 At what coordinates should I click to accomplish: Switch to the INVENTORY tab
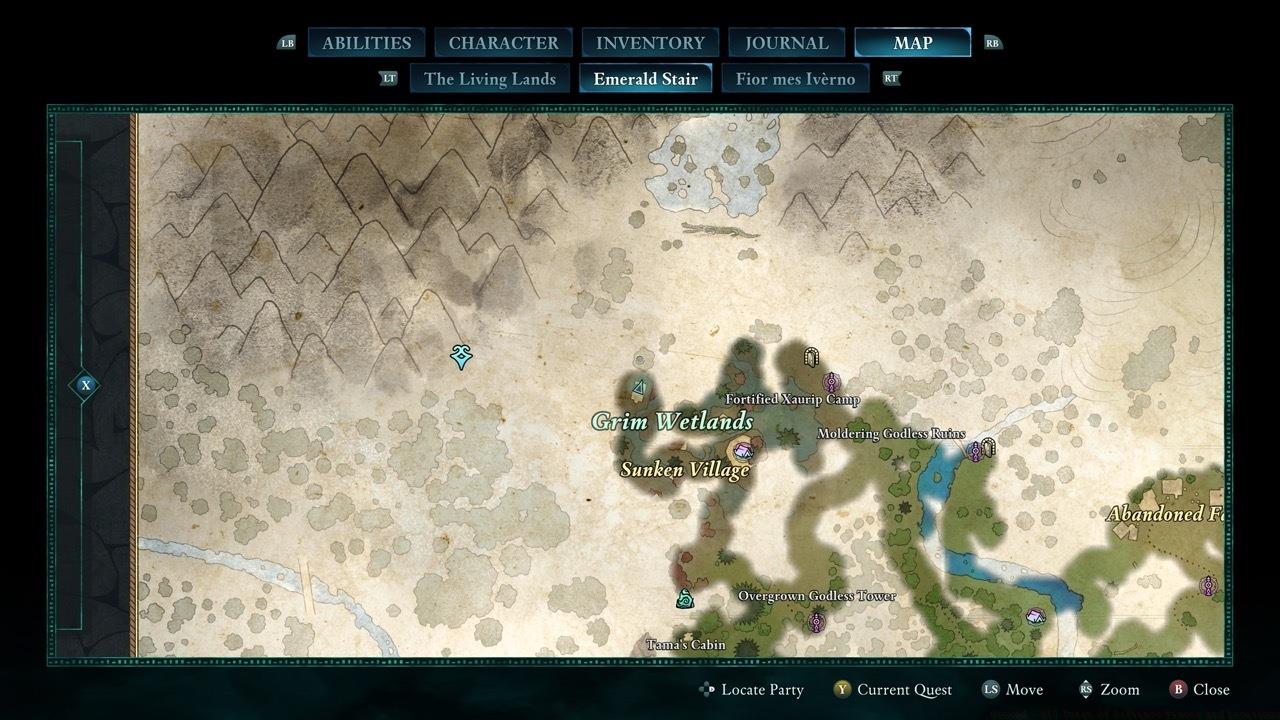[x=649, y=42]
